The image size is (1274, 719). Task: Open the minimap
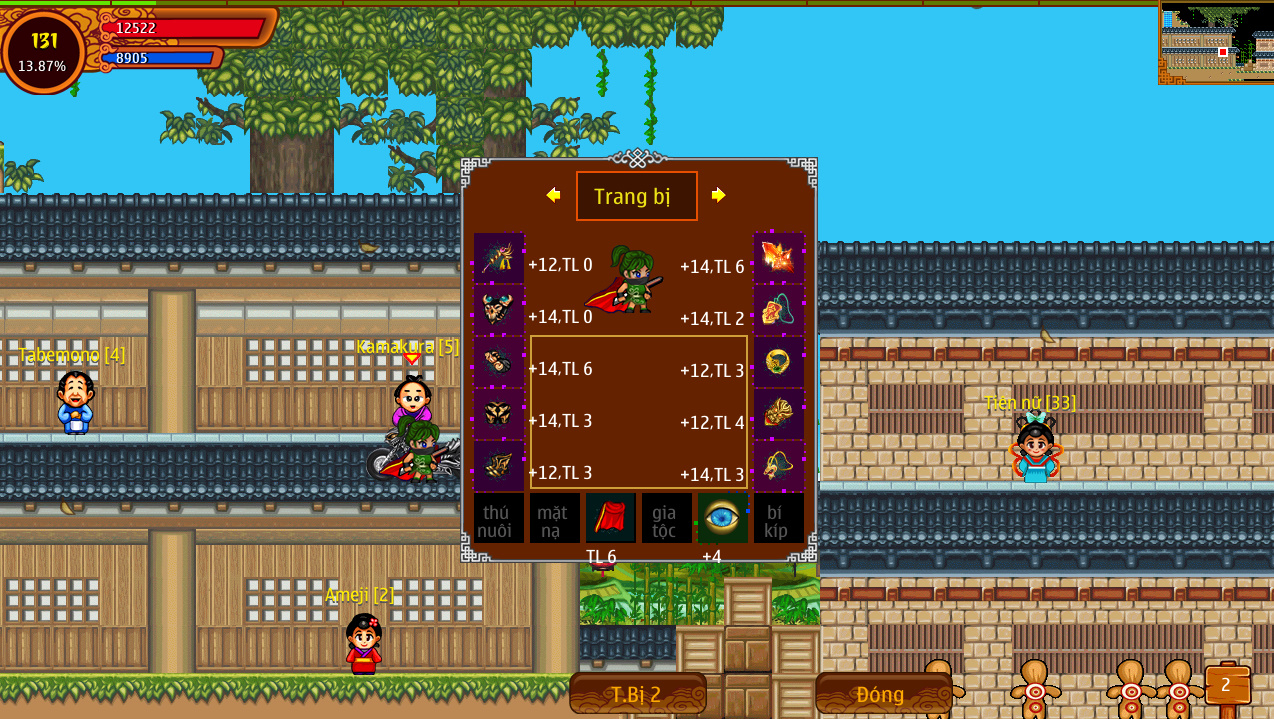click(x=1216, y=42)
